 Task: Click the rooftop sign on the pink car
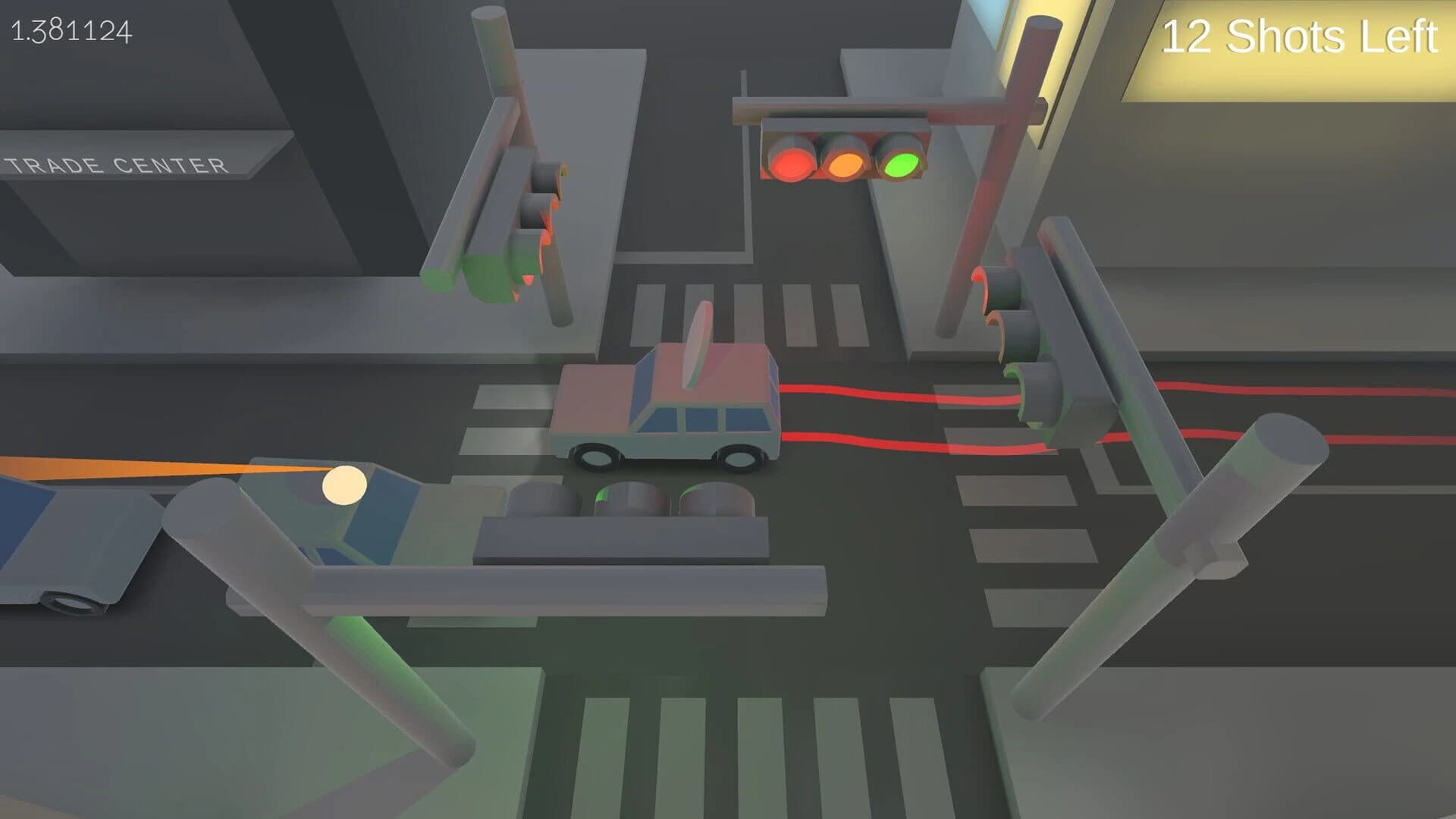click(699, 341)
